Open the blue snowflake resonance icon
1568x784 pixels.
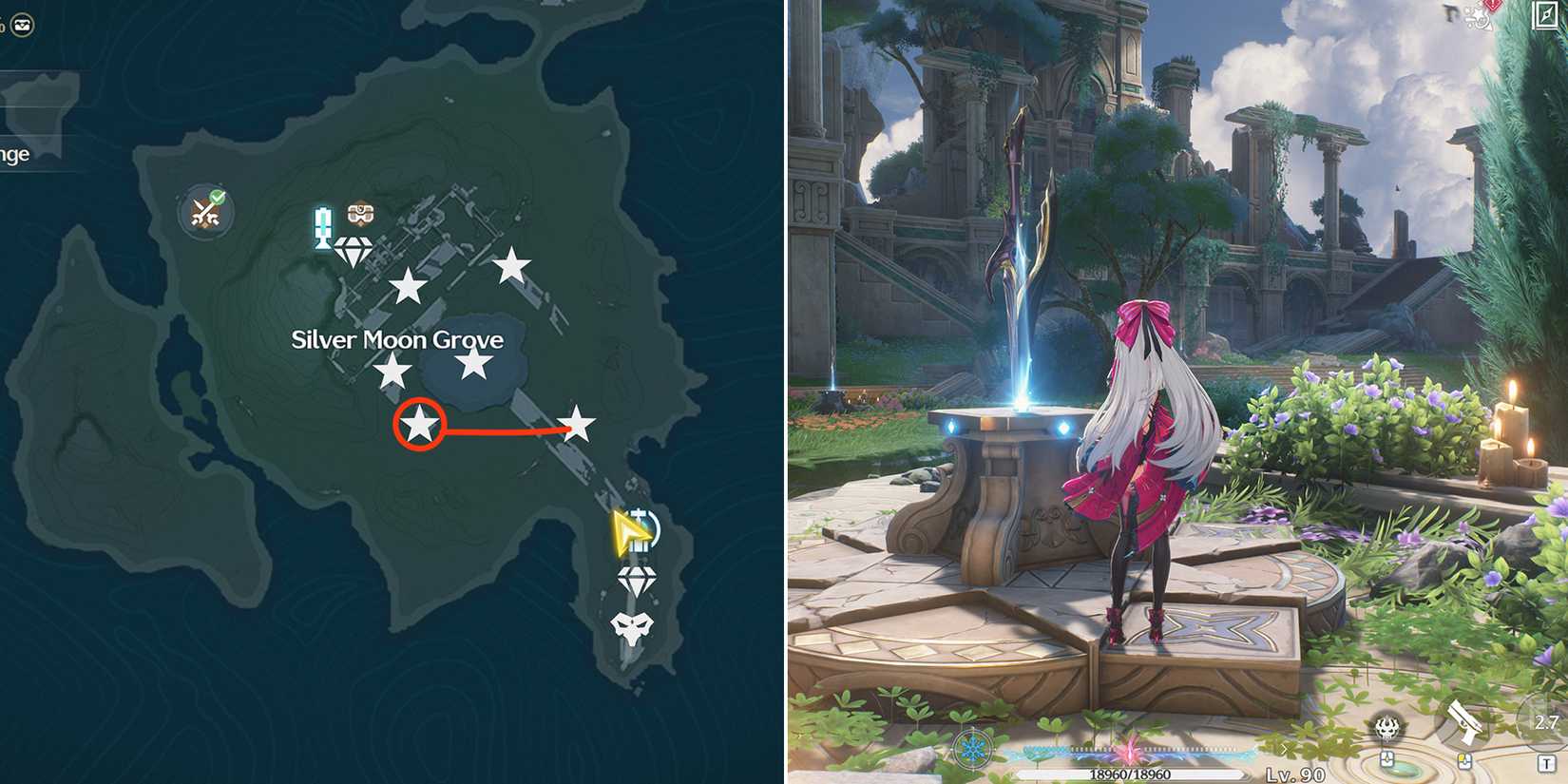pyautogui.click(x=972, y=749)
